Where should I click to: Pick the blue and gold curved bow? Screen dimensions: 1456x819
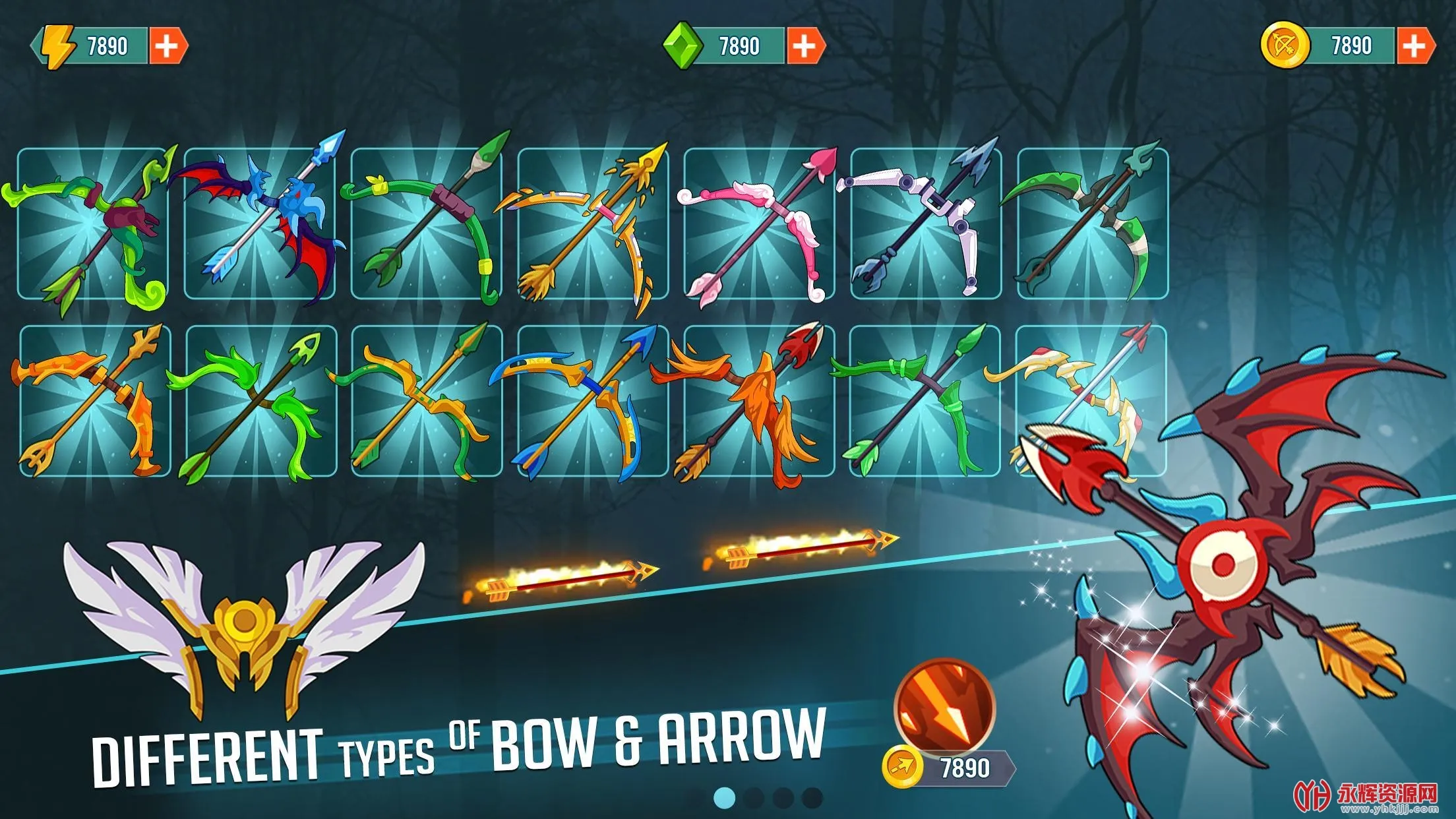(592, 400)
